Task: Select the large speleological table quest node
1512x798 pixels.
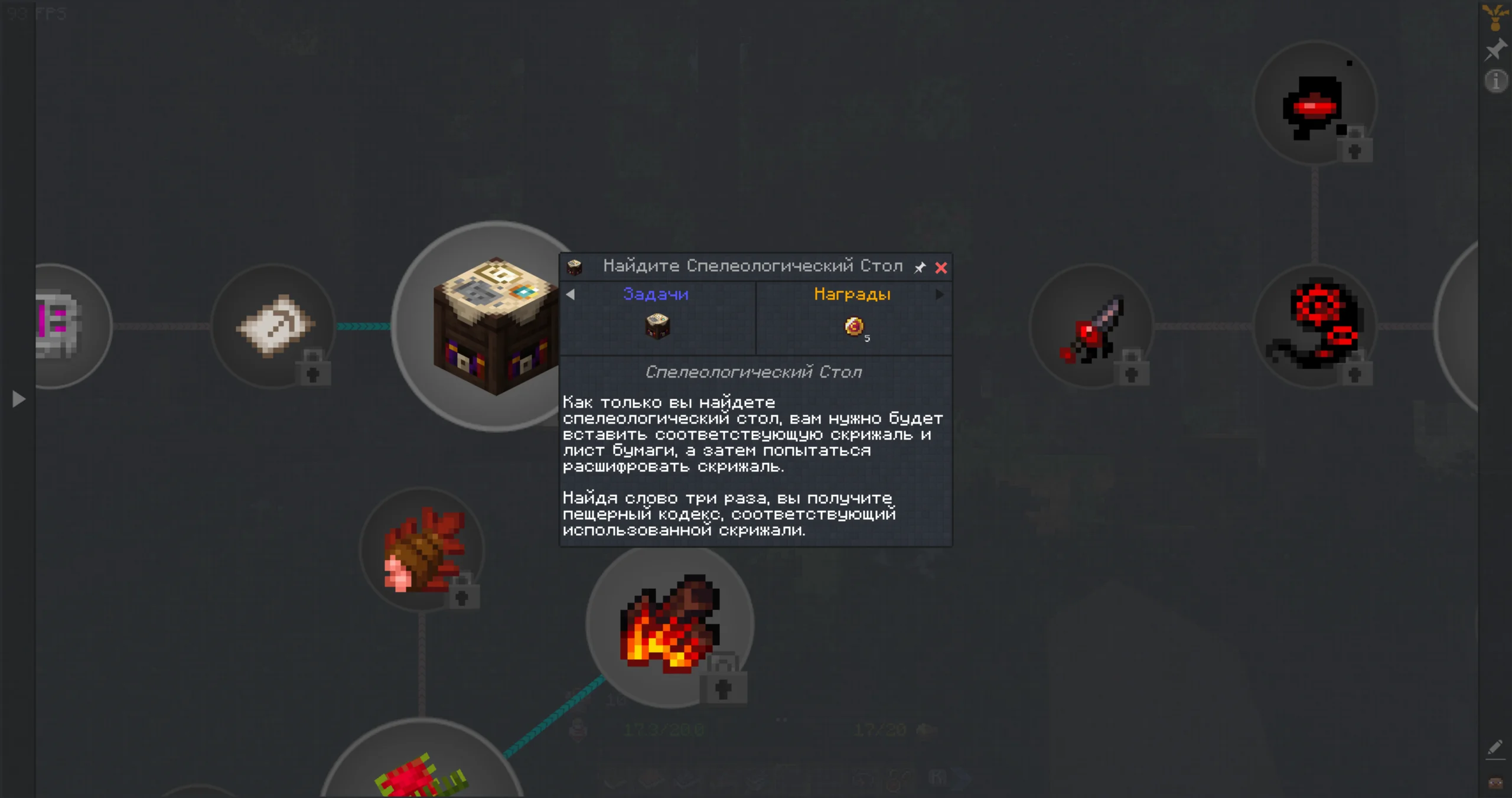Action: (484, 326)
